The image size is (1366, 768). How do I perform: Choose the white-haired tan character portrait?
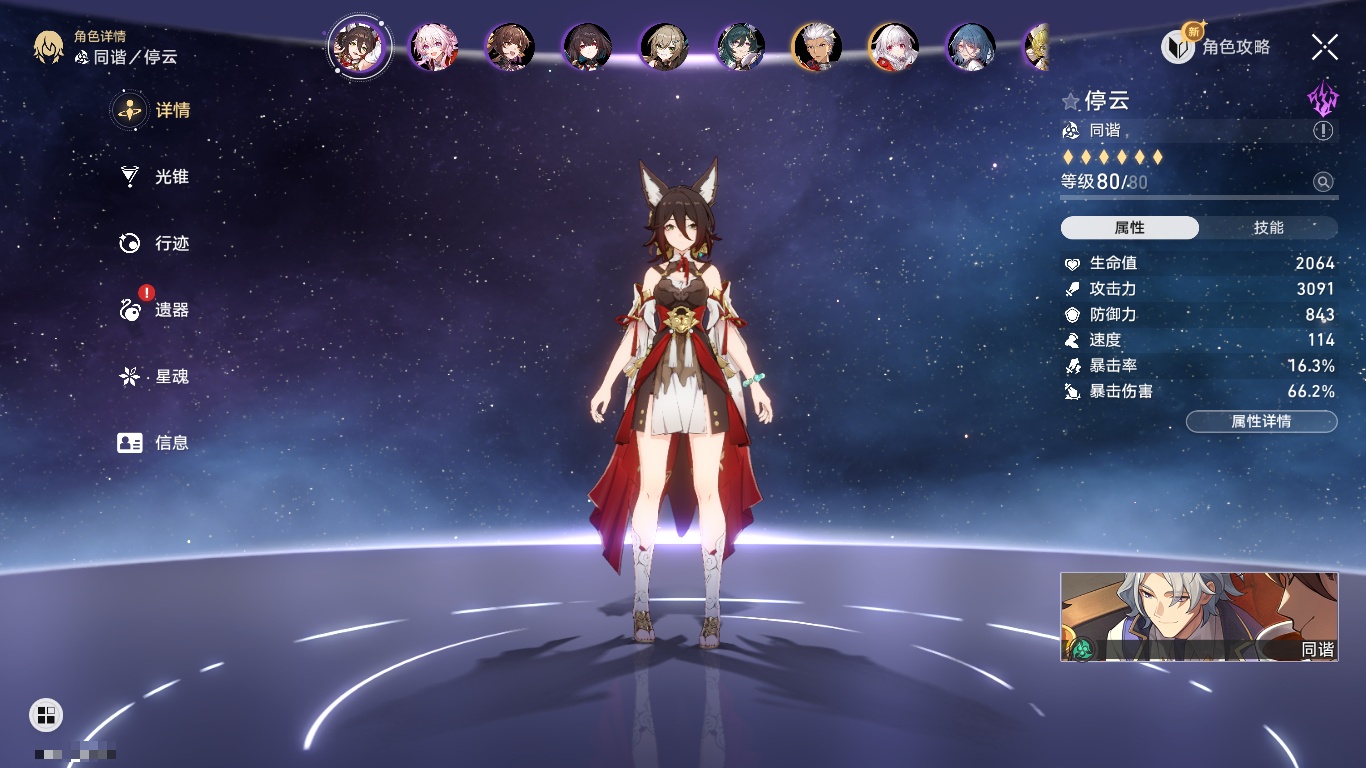816,46
